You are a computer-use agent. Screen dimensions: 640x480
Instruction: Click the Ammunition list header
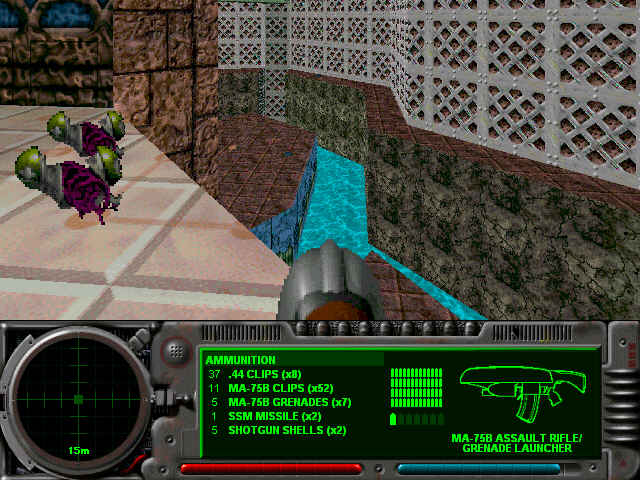point(240,360)
